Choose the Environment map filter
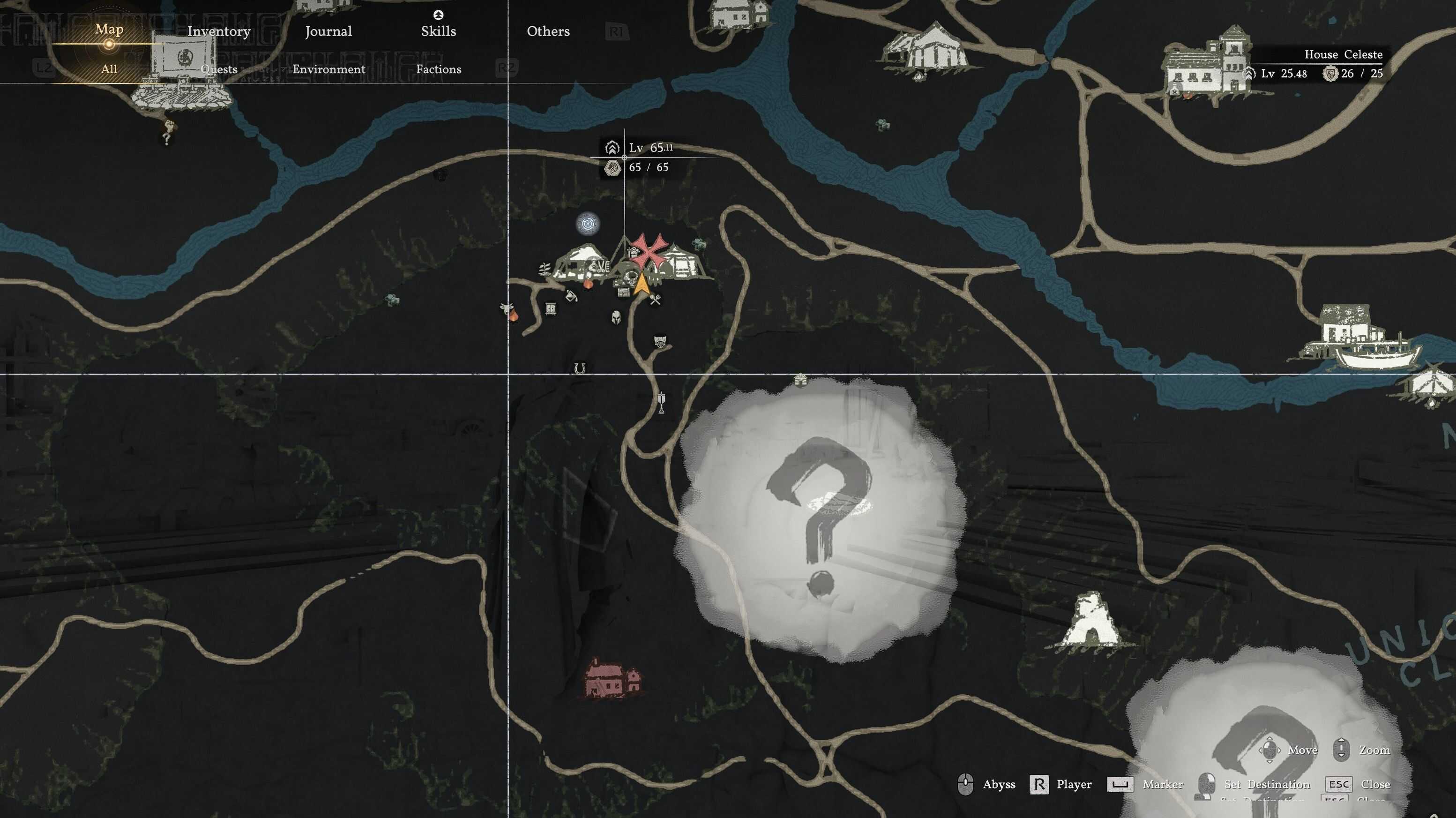The image size is (1456, 818). coord(329,69)
